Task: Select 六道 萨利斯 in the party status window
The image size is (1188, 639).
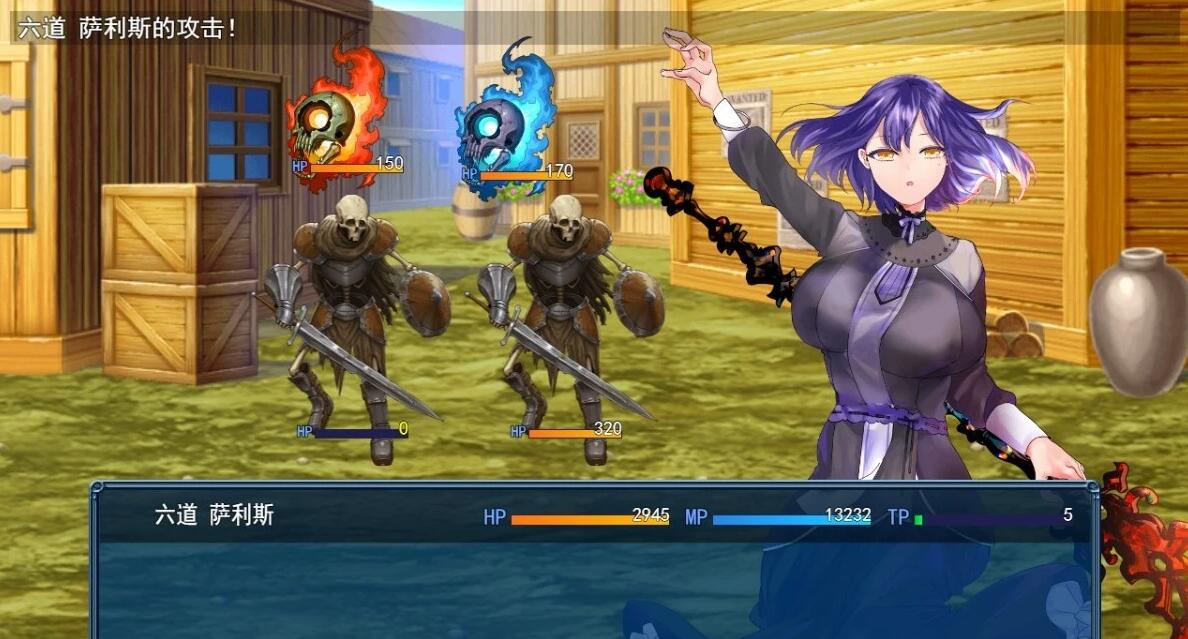Action: (214, 516)
